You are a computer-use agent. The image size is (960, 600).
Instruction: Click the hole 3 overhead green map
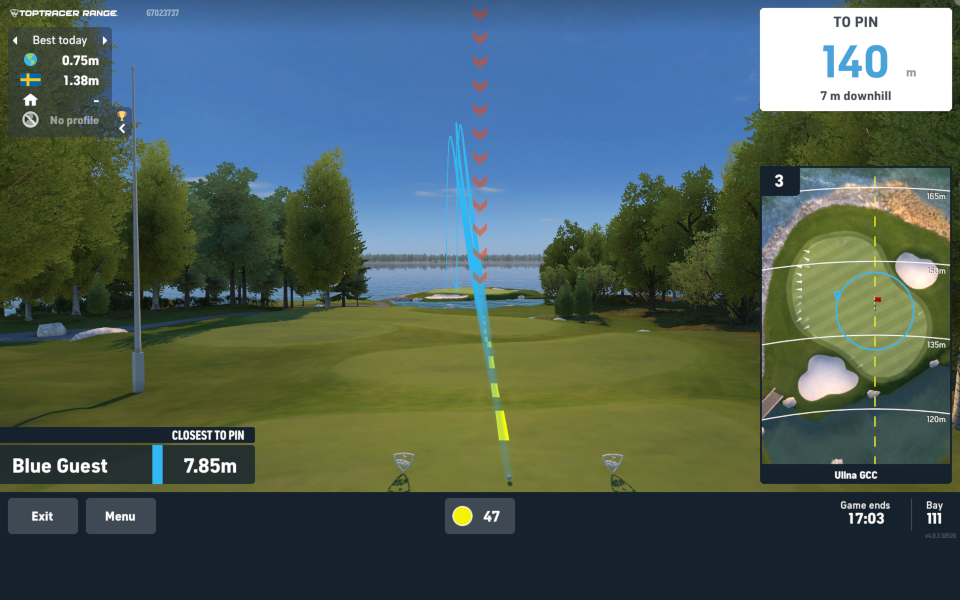pyautogui.click(x=855, y=320)
